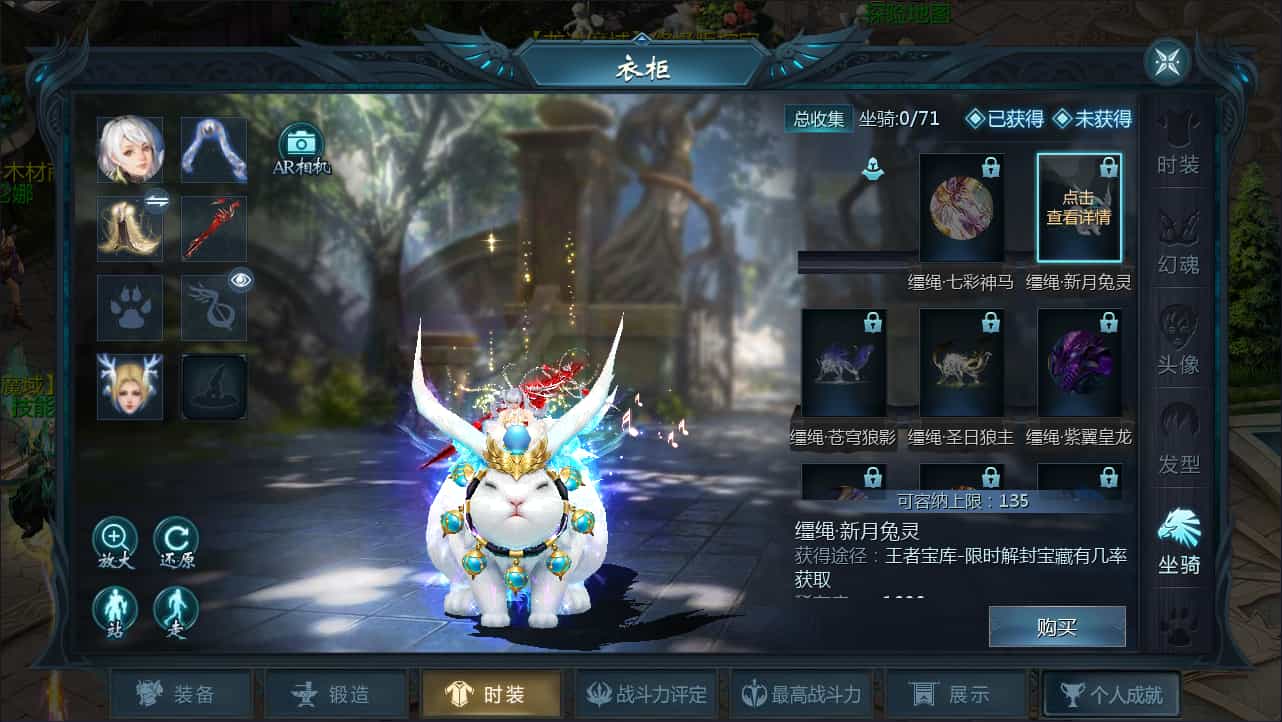
Task: Click the 总收集 collection button
Action: tap(818, 118)
